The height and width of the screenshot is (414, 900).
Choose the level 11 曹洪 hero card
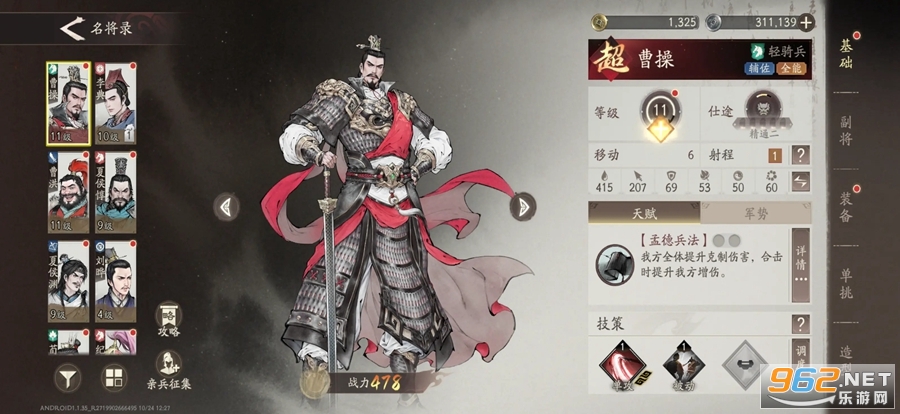66,191
